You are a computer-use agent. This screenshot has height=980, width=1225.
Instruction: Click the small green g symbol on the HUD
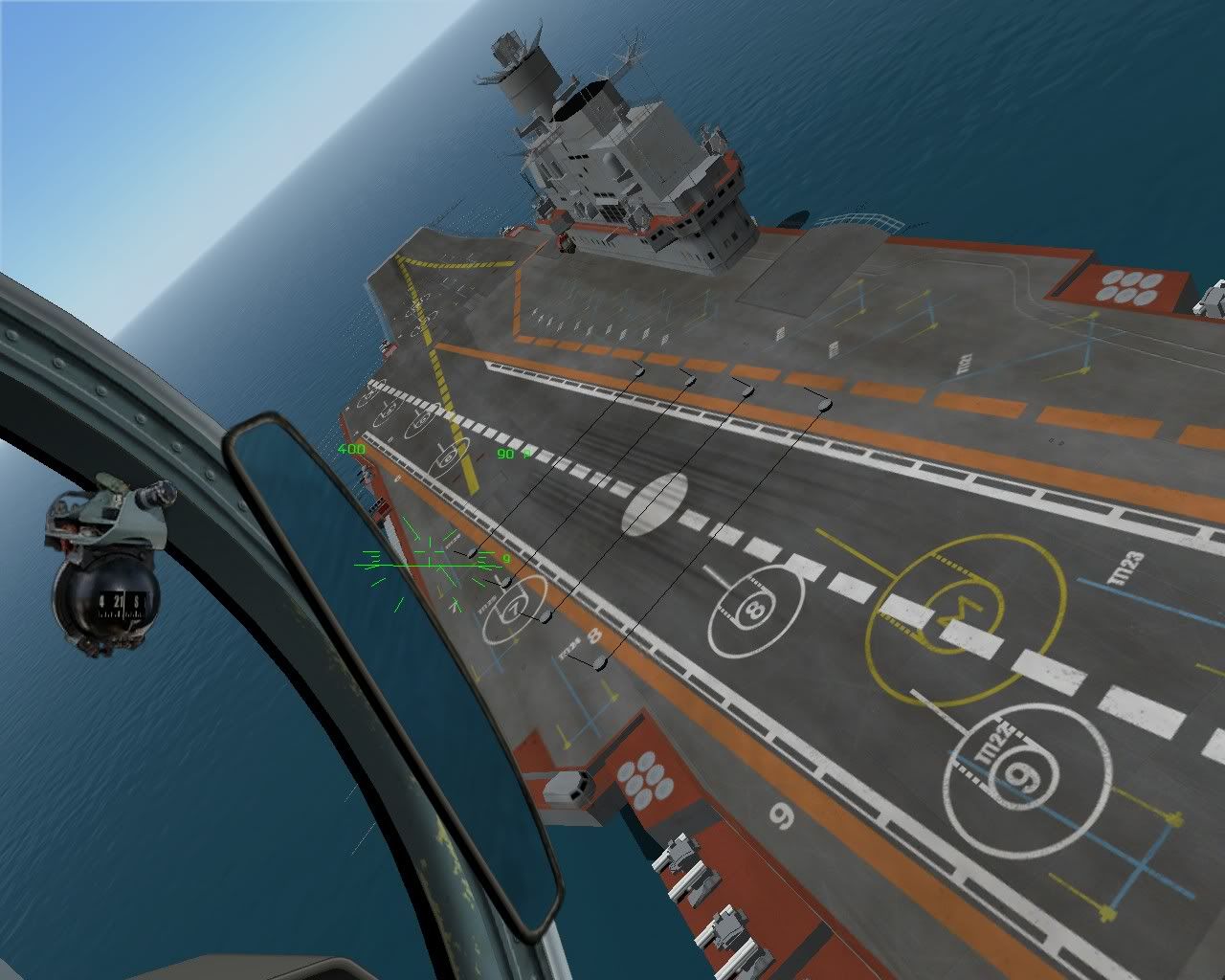coord(506,558)
